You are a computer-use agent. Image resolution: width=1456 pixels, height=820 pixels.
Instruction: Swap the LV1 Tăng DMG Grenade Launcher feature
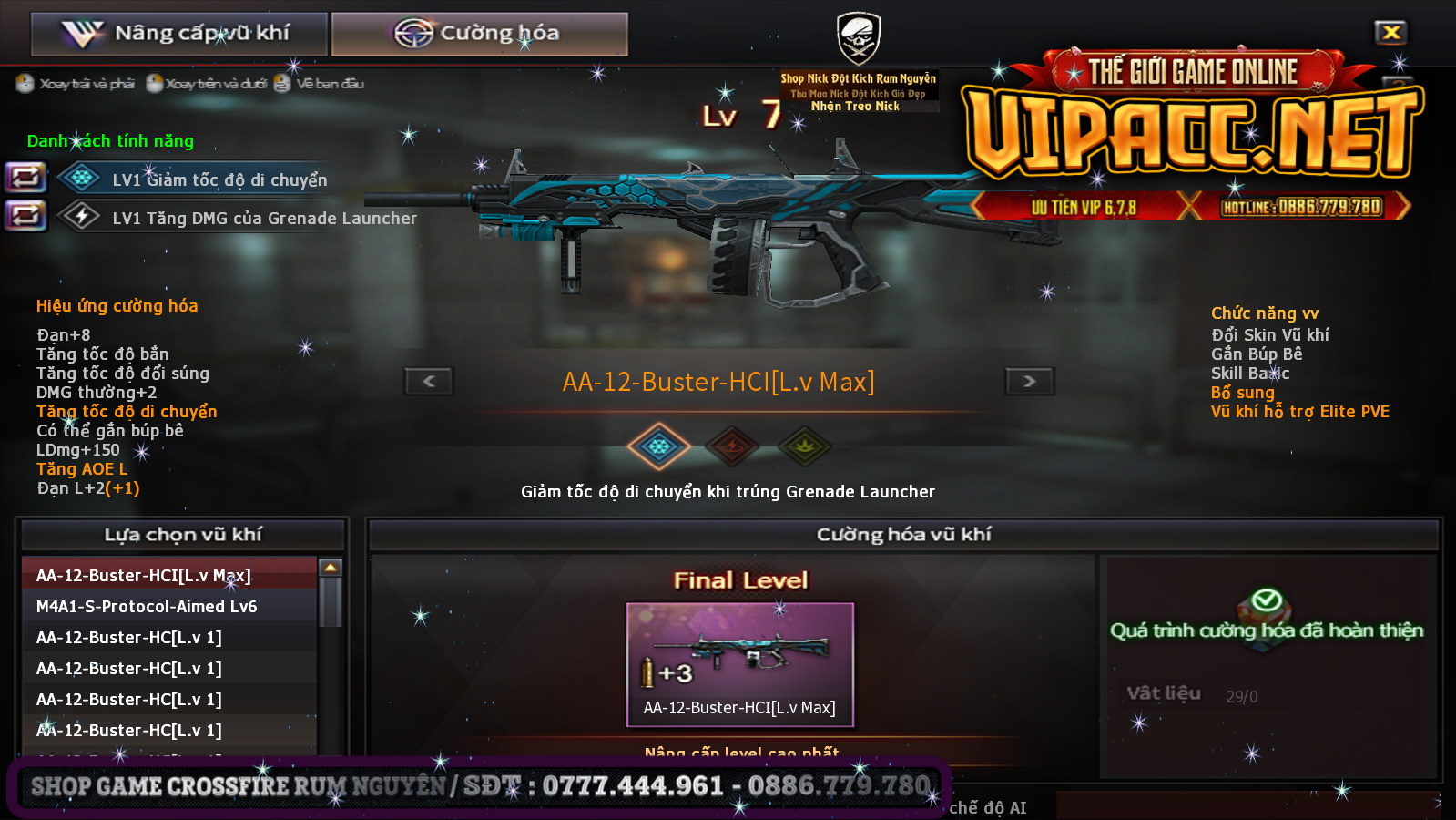click(x=25, y=216)
